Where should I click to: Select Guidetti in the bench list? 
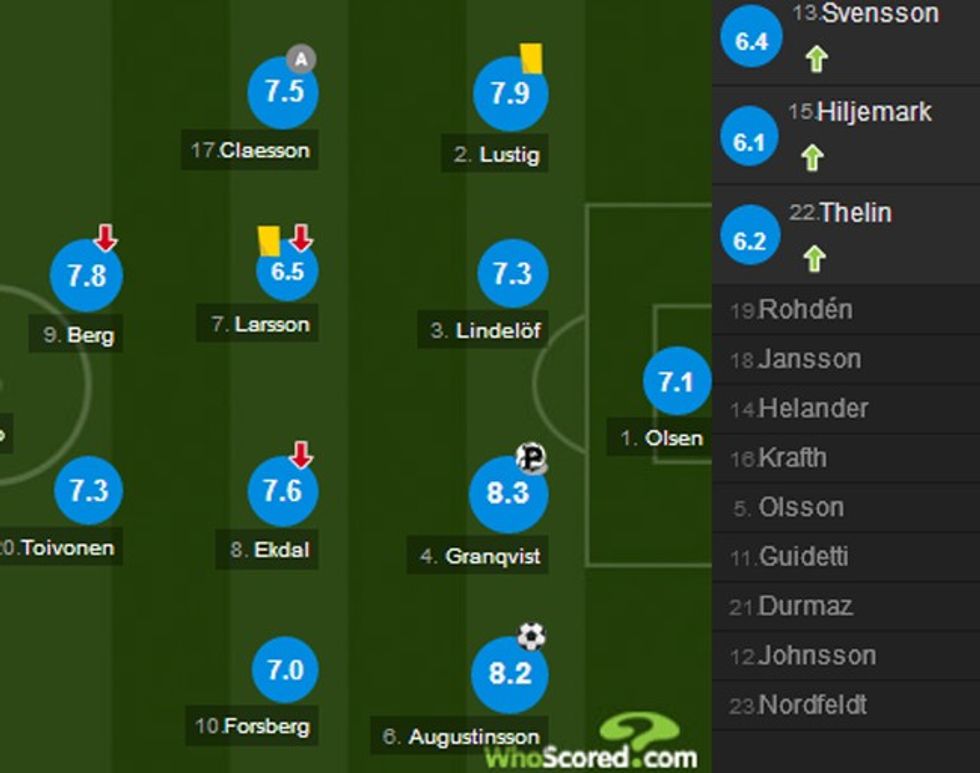pyautogui.click(x=802, y=556)
